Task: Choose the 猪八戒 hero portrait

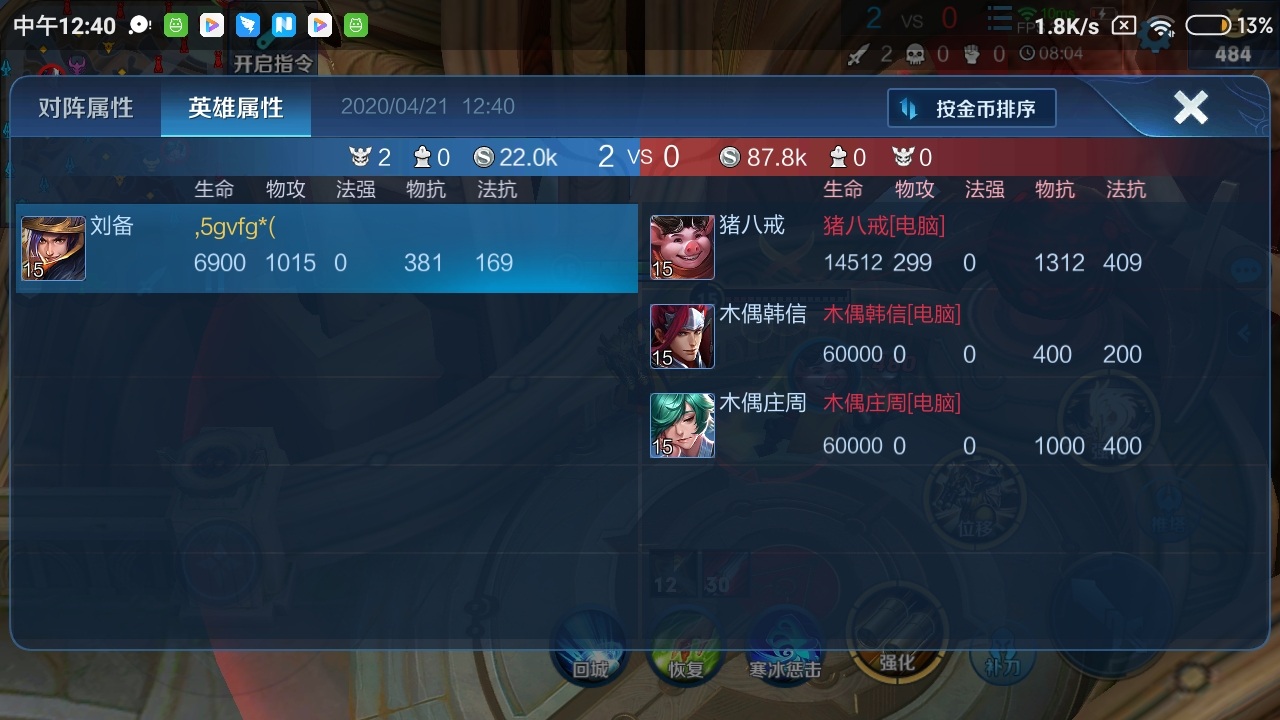Action: (682, 247)
